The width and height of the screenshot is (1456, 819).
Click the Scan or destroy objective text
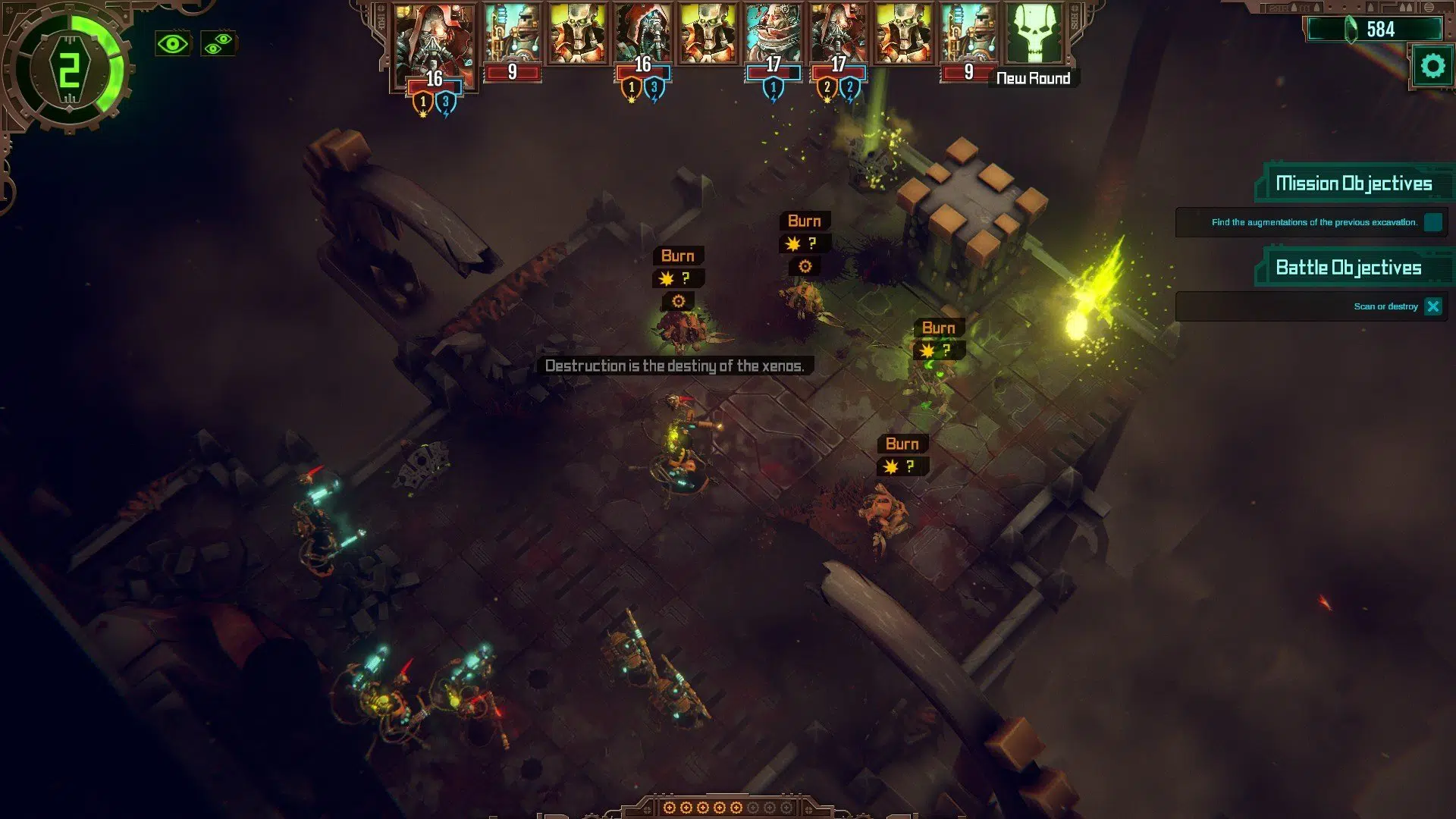(1385, 306)
